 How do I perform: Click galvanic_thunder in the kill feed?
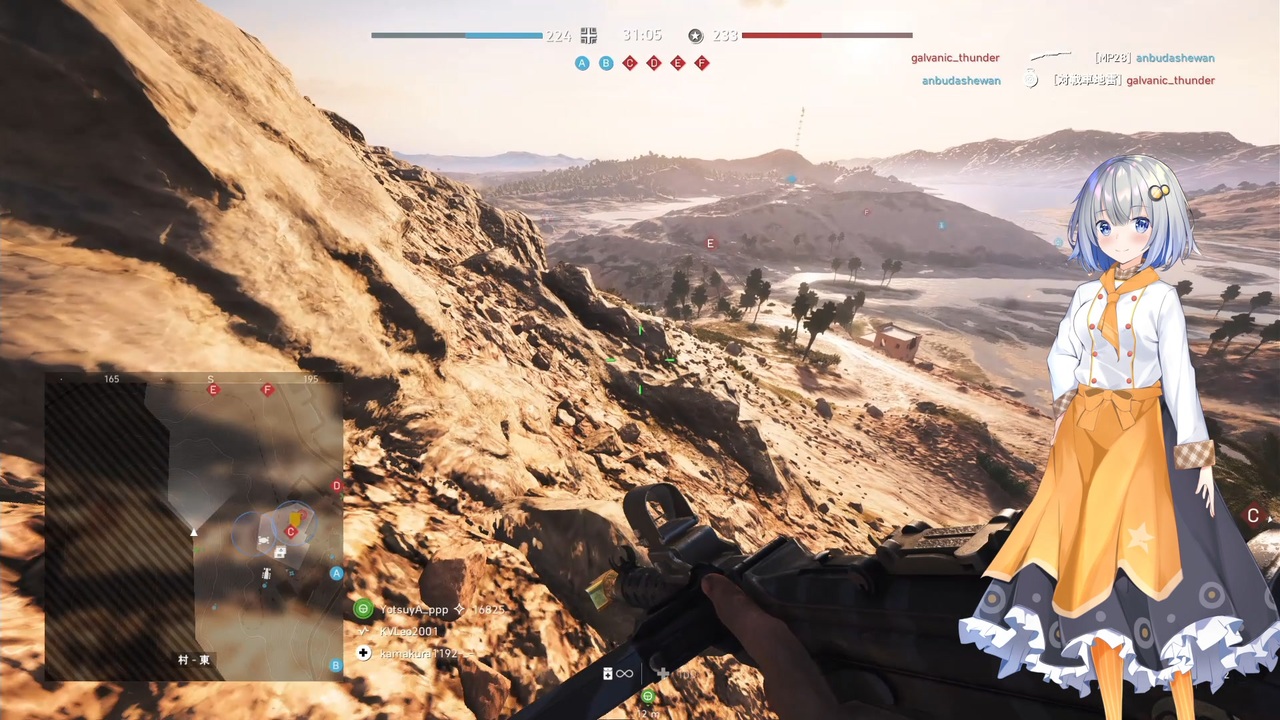955,57
